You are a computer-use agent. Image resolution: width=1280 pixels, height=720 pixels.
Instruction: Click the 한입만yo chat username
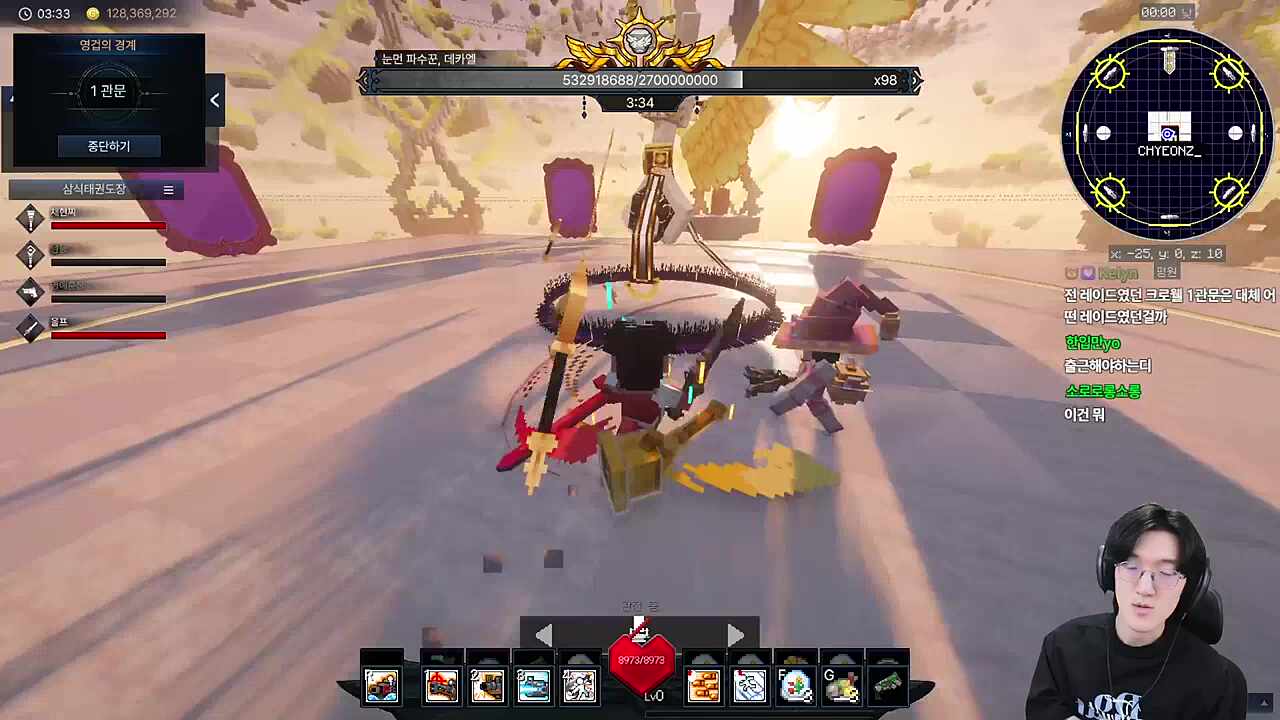point(1092,343)
